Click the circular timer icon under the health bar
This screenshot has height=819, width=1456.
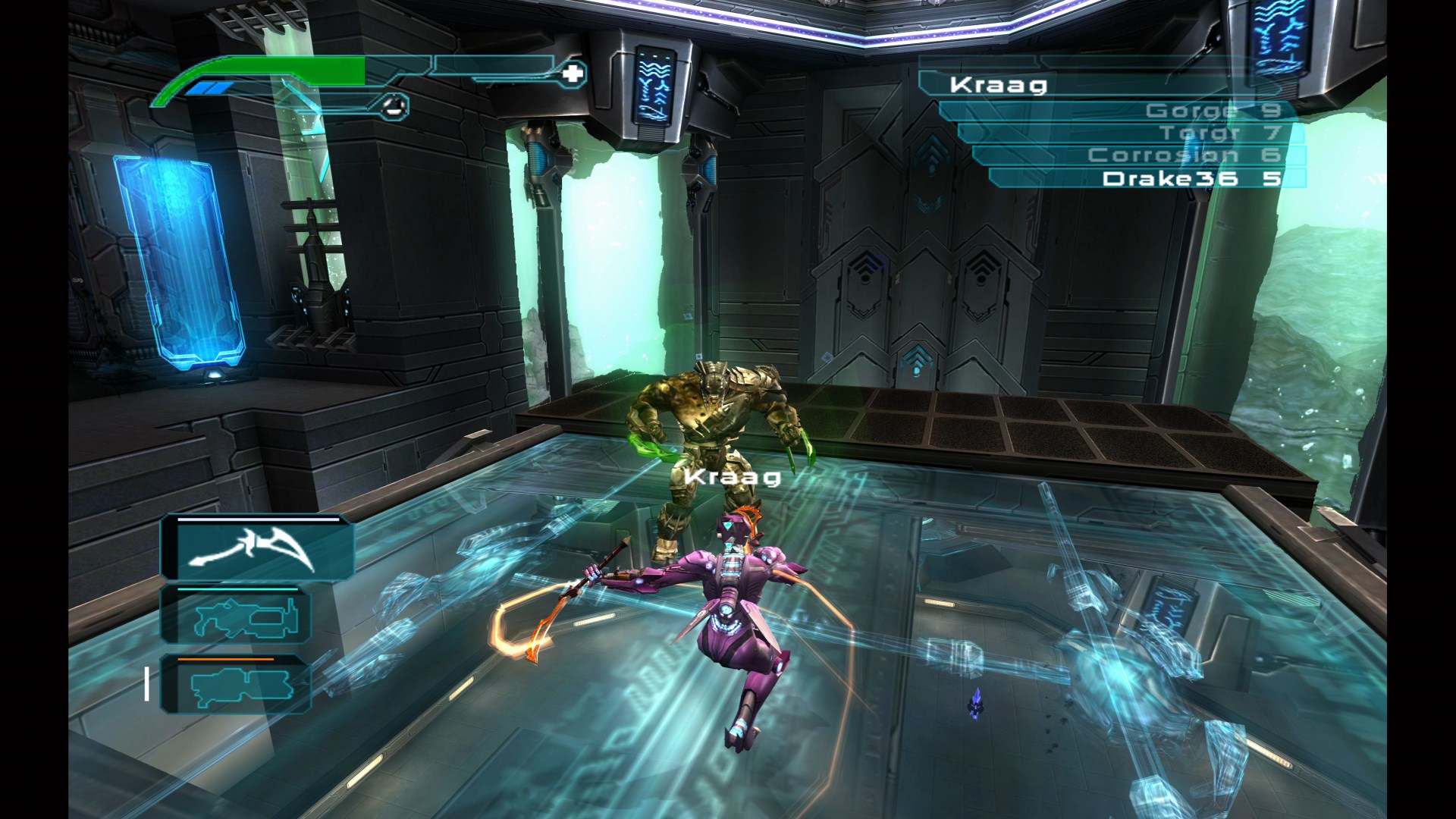pos(394,106)
